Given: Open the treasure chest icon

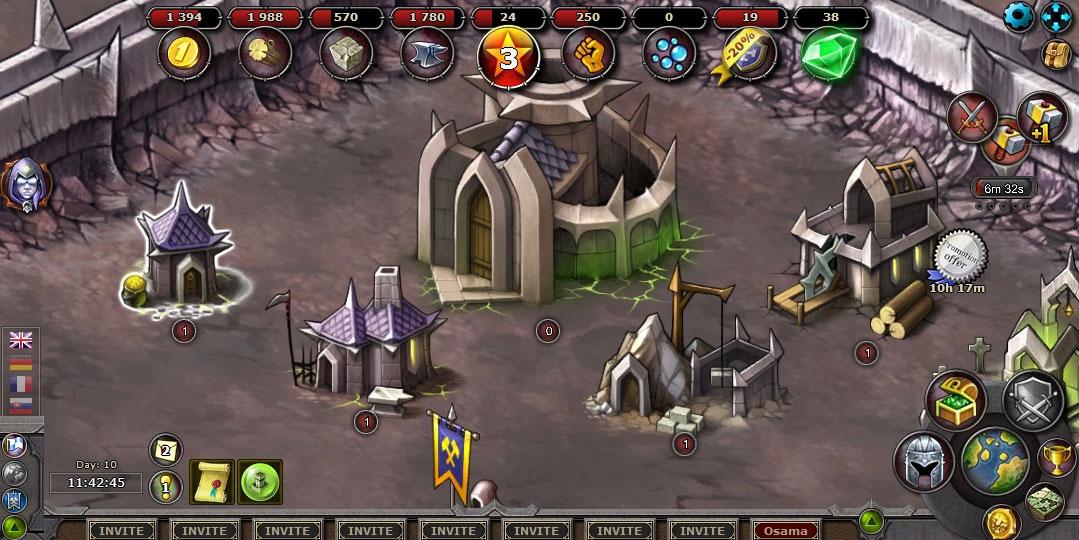Looking at the screenshot, I should (x=955, y=399).
